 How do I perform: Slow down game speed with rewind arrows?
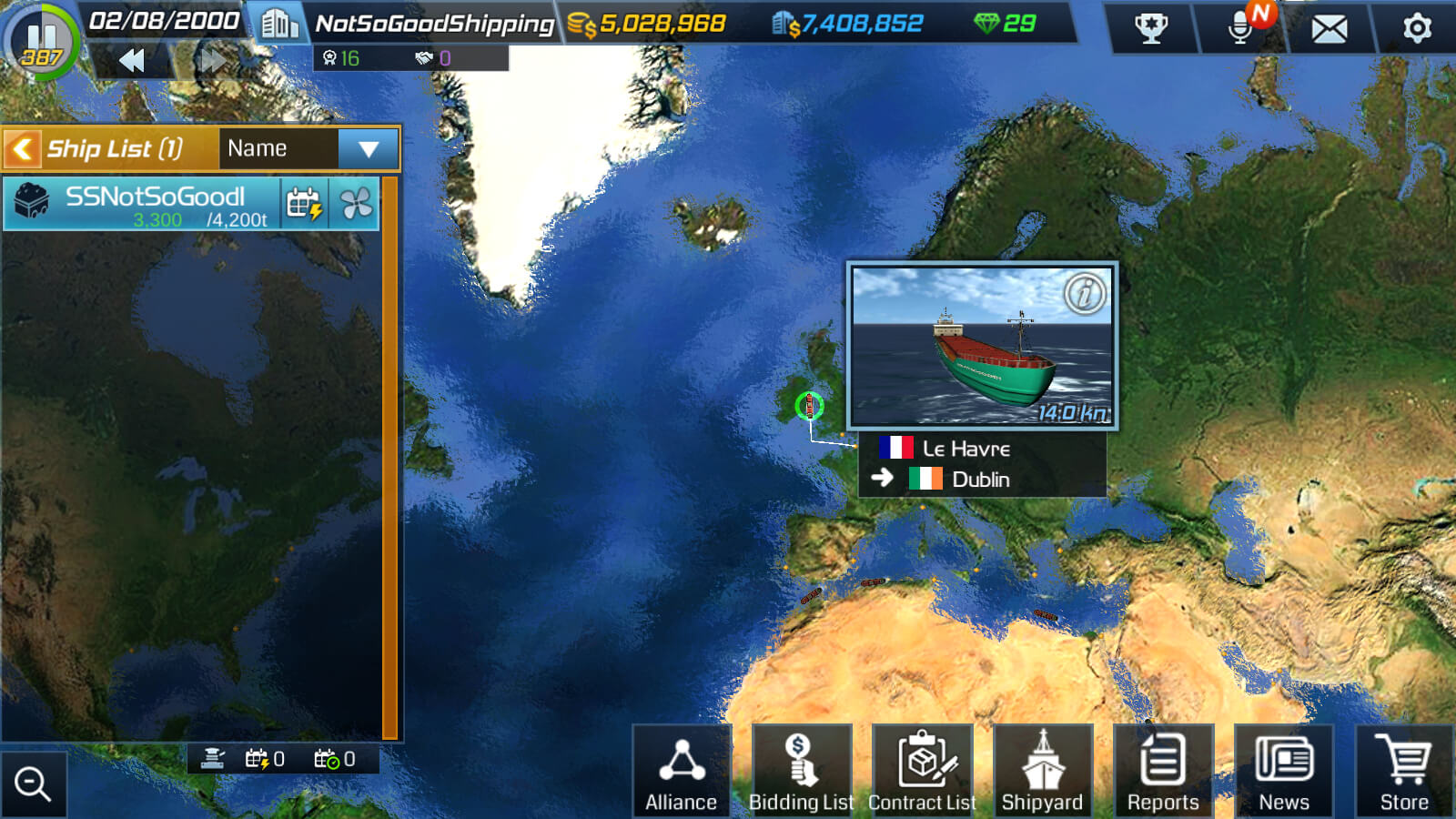(132, 61)
